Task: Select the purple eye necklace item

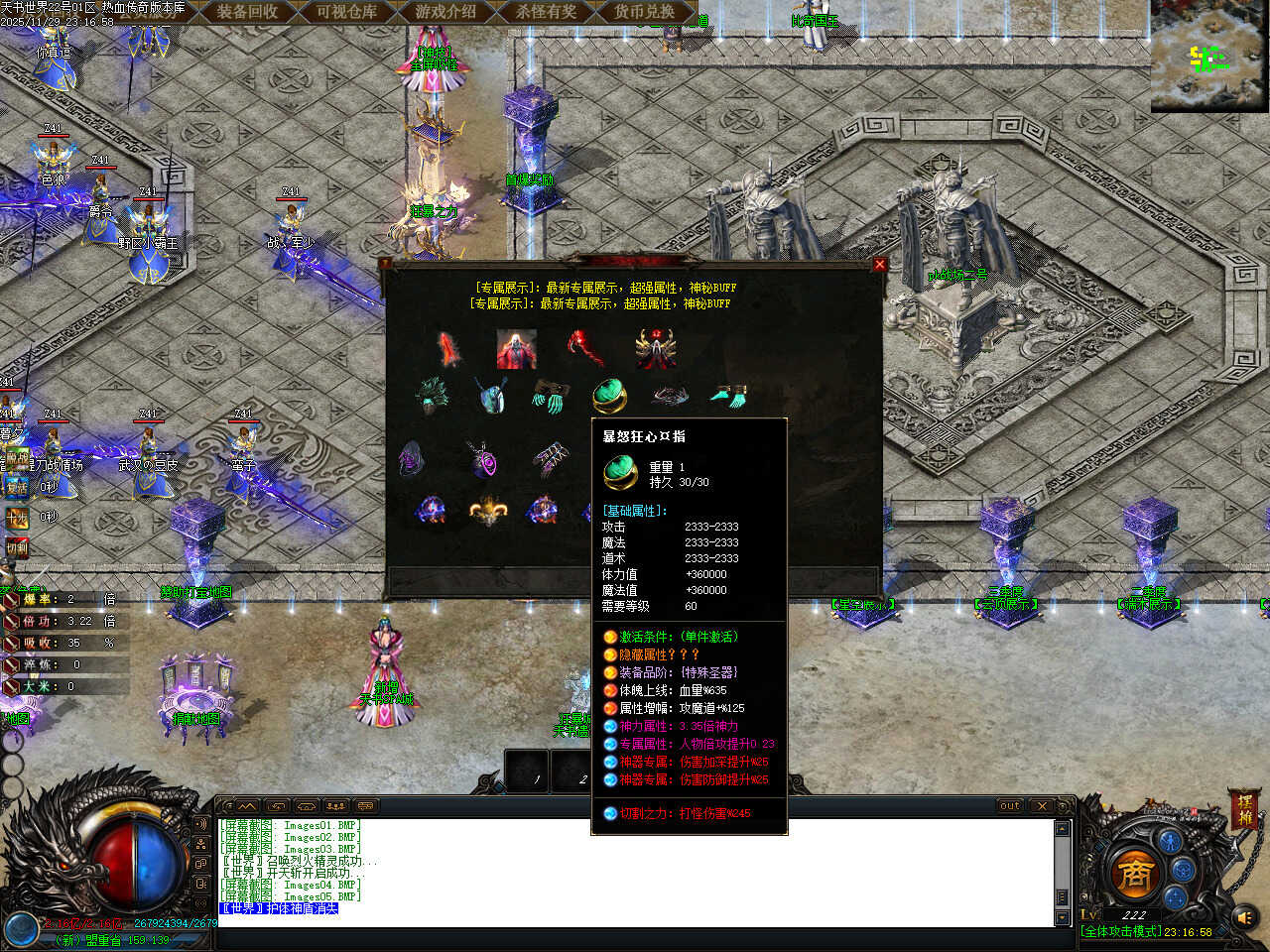Action: 484,460
